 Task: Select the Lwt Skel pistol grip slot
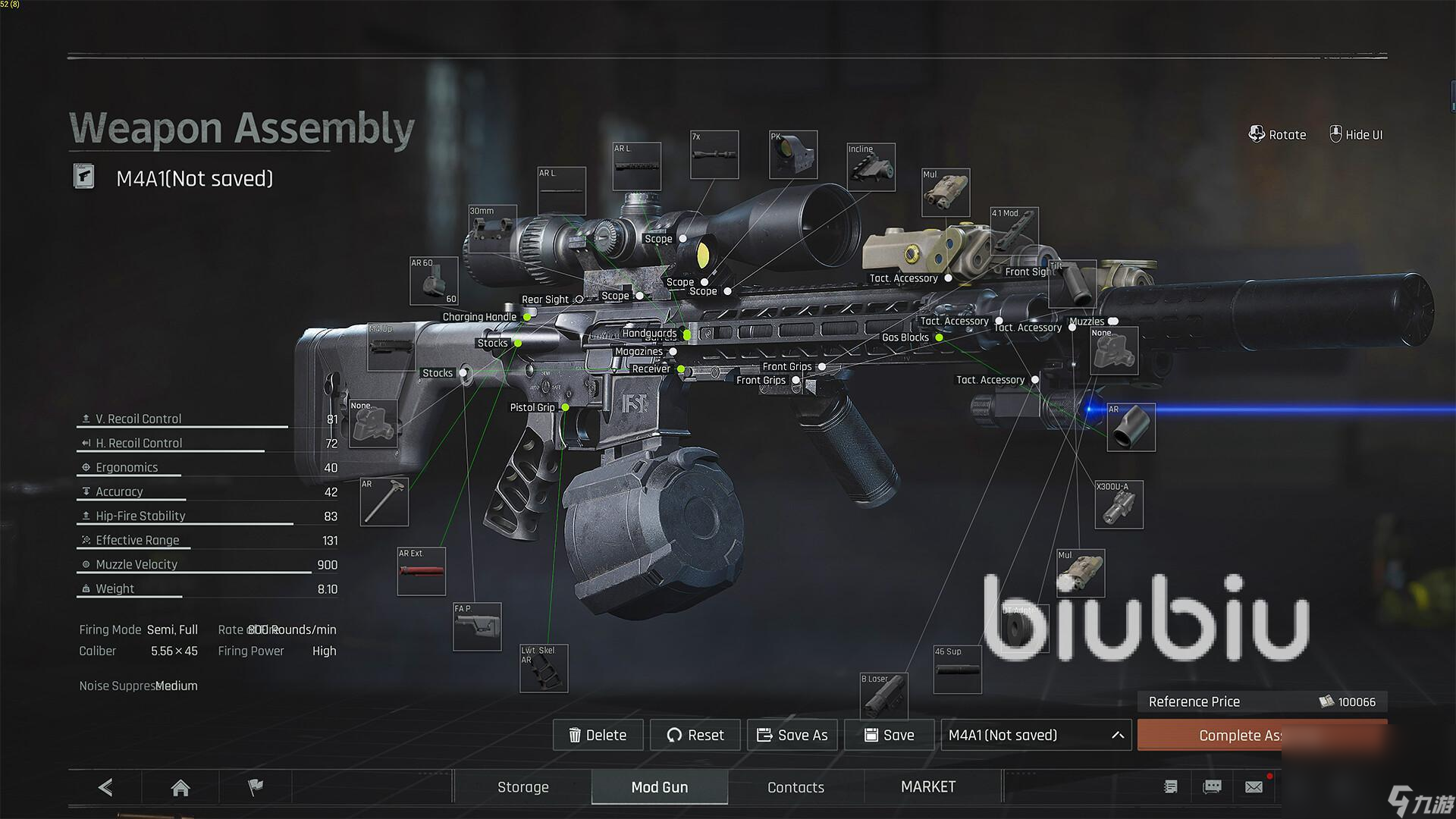[x=543, y=668]
